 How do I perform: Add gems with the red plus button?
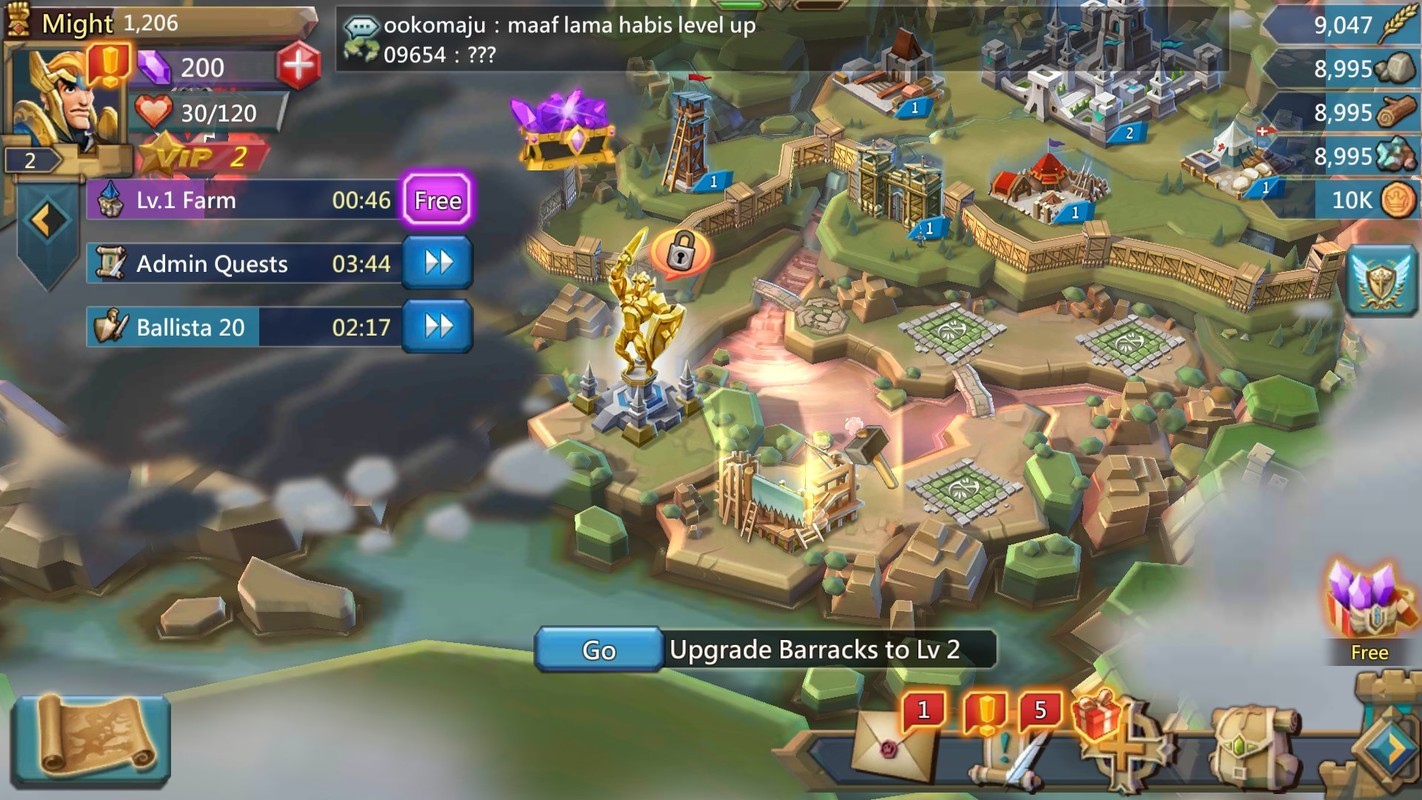pos(297,67)
